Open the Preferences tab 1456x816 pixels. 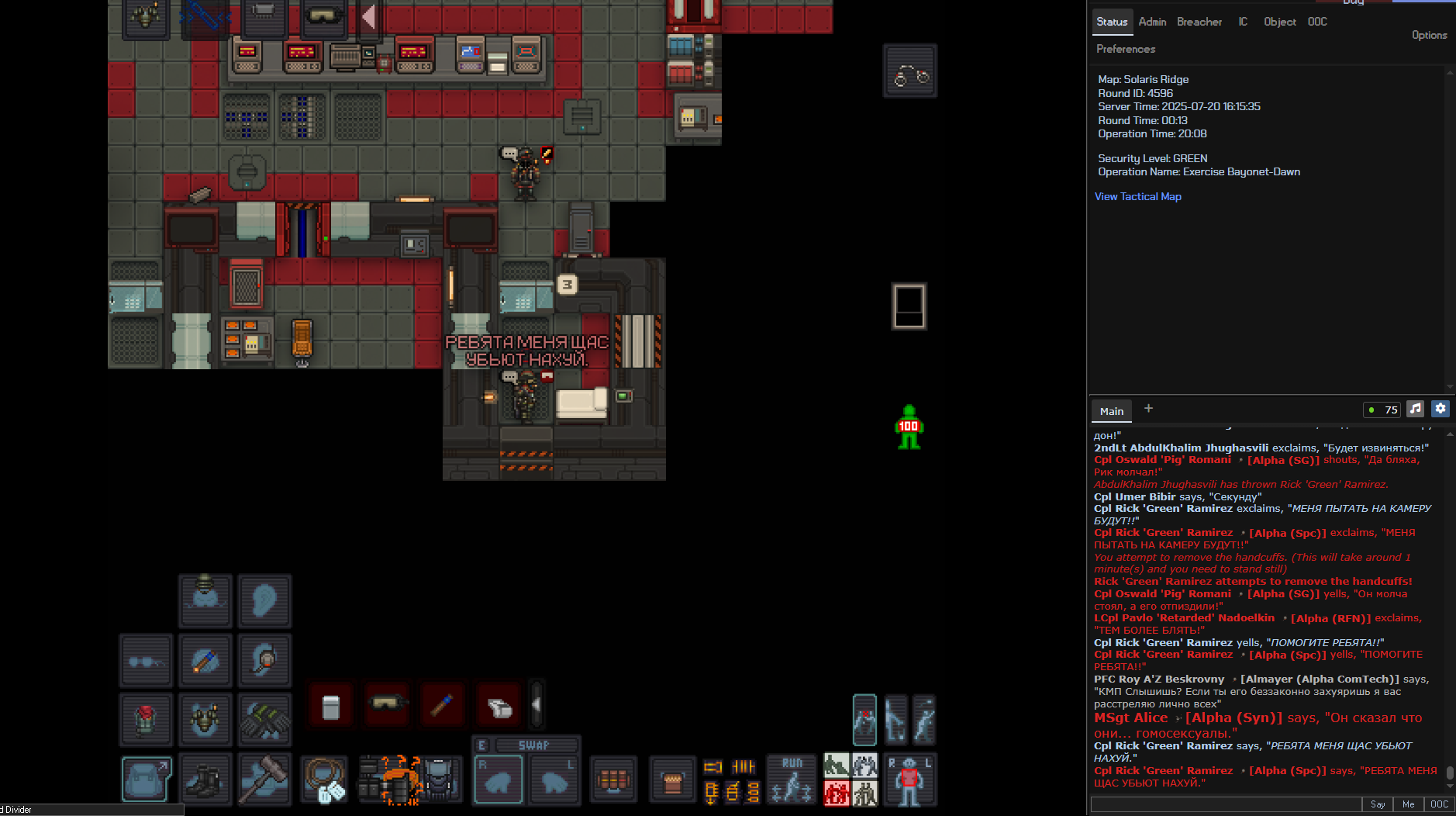click(x=1125, y=49)
